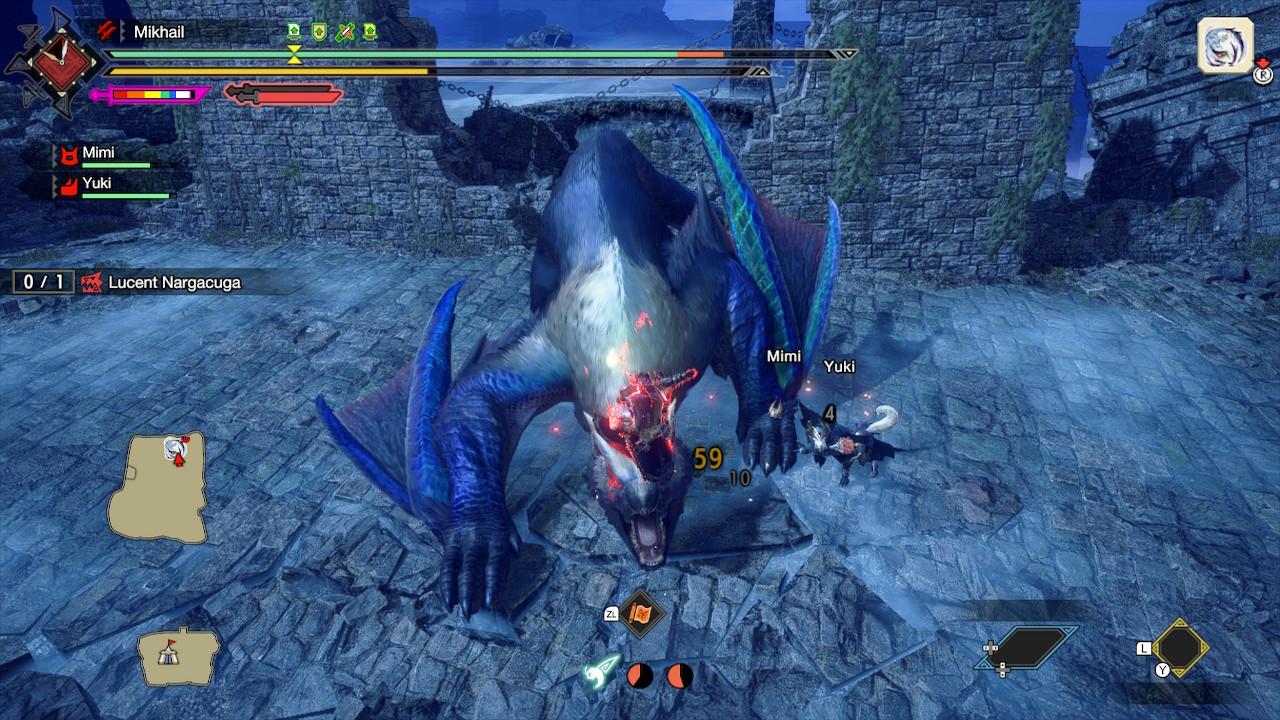Open the yellow diamond action bar

[1180, 648]
